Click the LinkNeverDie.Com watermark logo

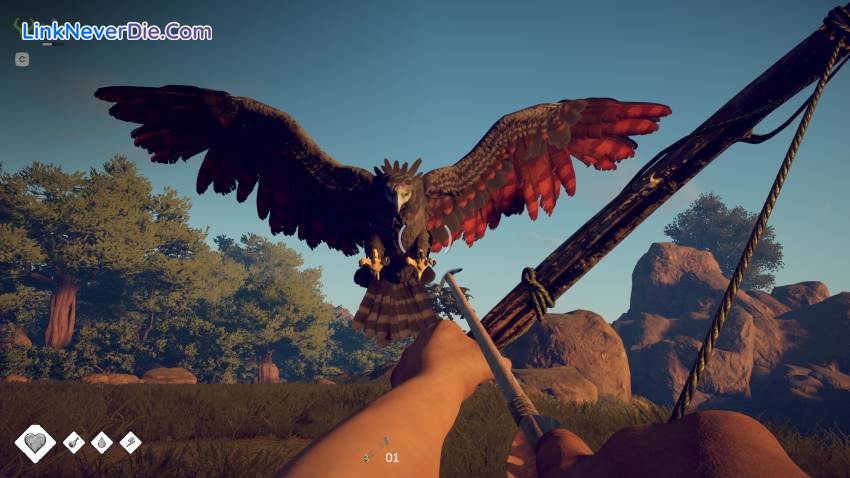coord(116,31)
